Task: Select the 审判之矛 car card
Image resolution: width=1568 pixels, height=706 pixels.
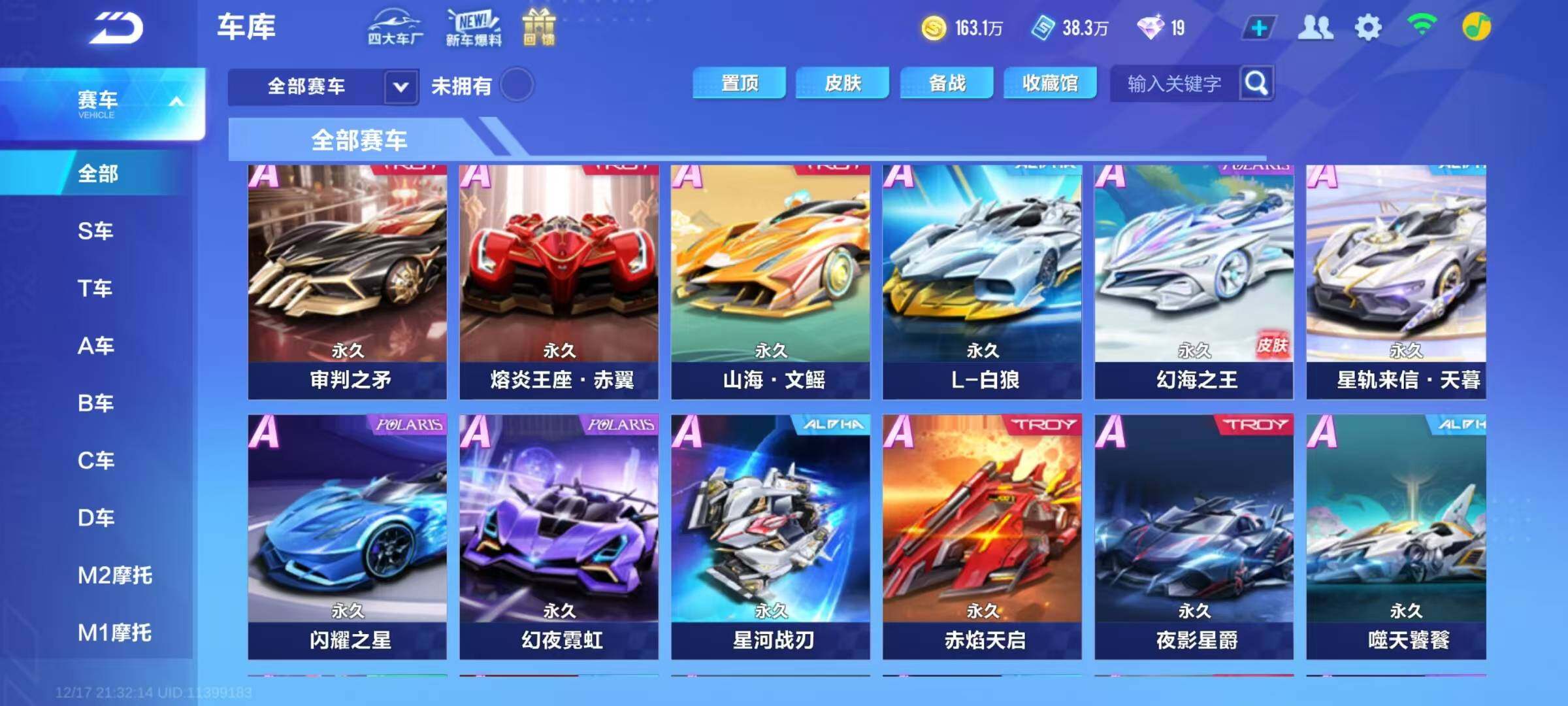Action: pos(348,281)
